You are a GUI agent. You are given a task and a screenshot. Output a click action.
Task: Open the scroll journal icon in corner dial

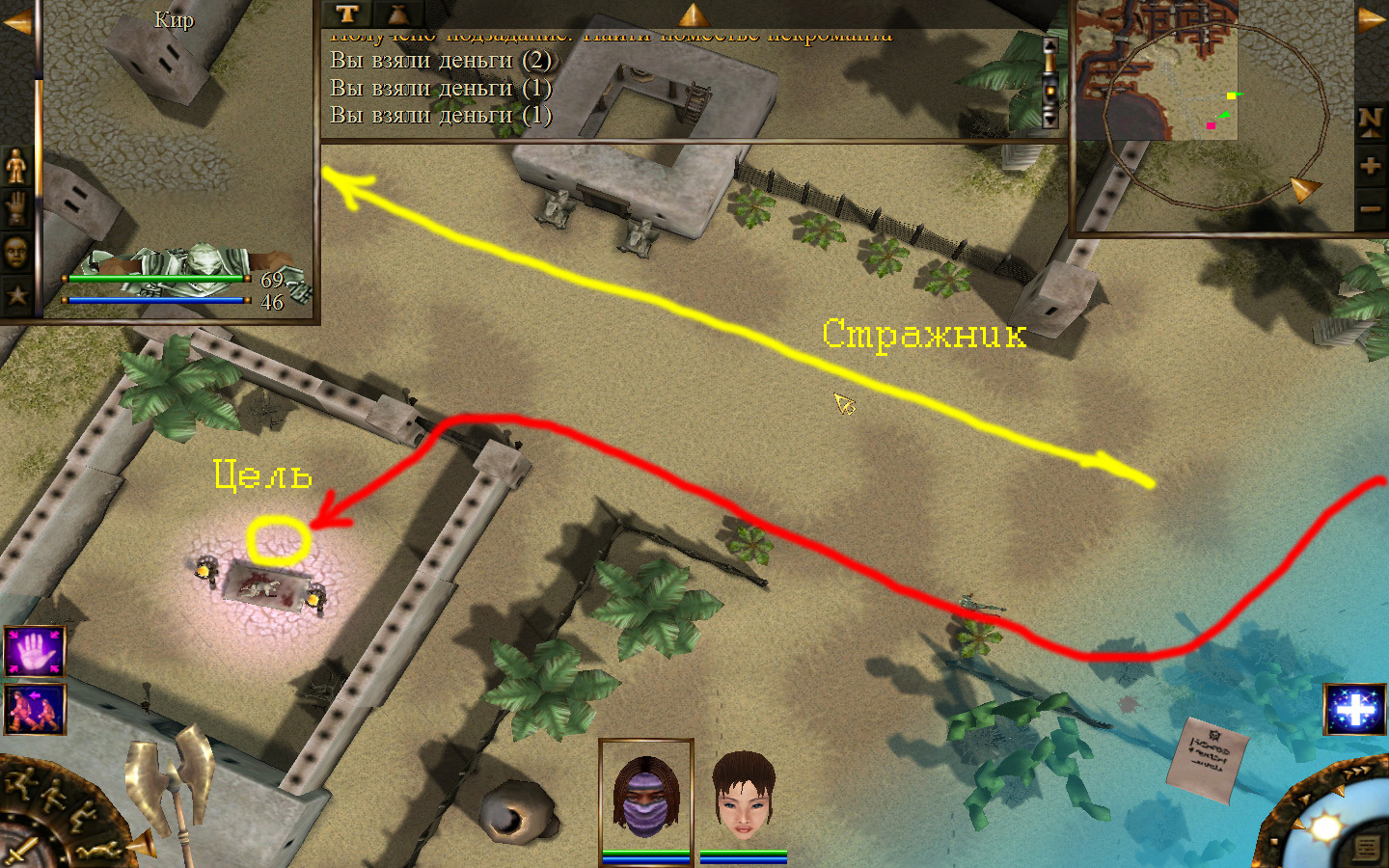click(1367, 848)
